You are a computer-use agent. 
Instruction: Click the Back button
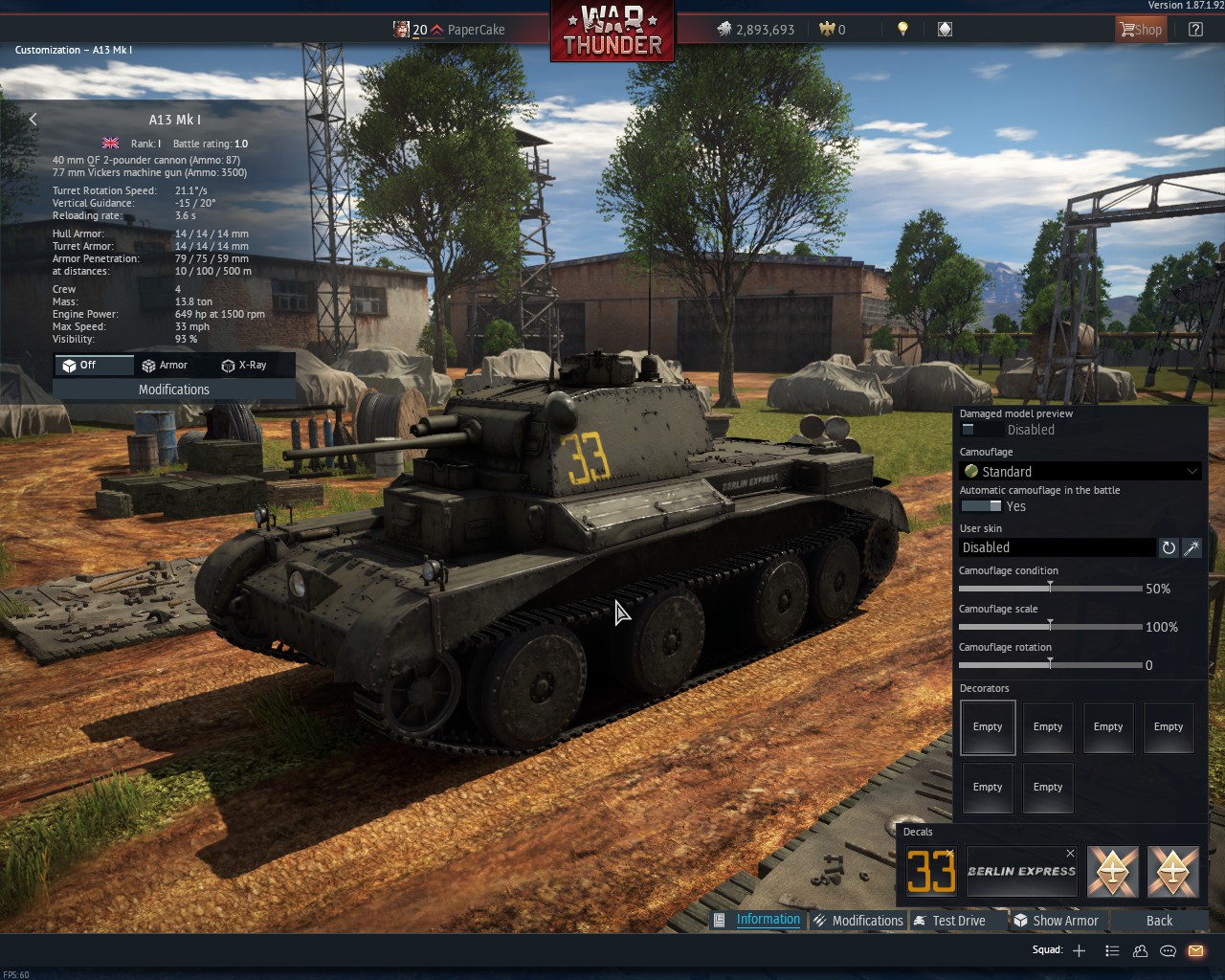[x=1159, y=921]
